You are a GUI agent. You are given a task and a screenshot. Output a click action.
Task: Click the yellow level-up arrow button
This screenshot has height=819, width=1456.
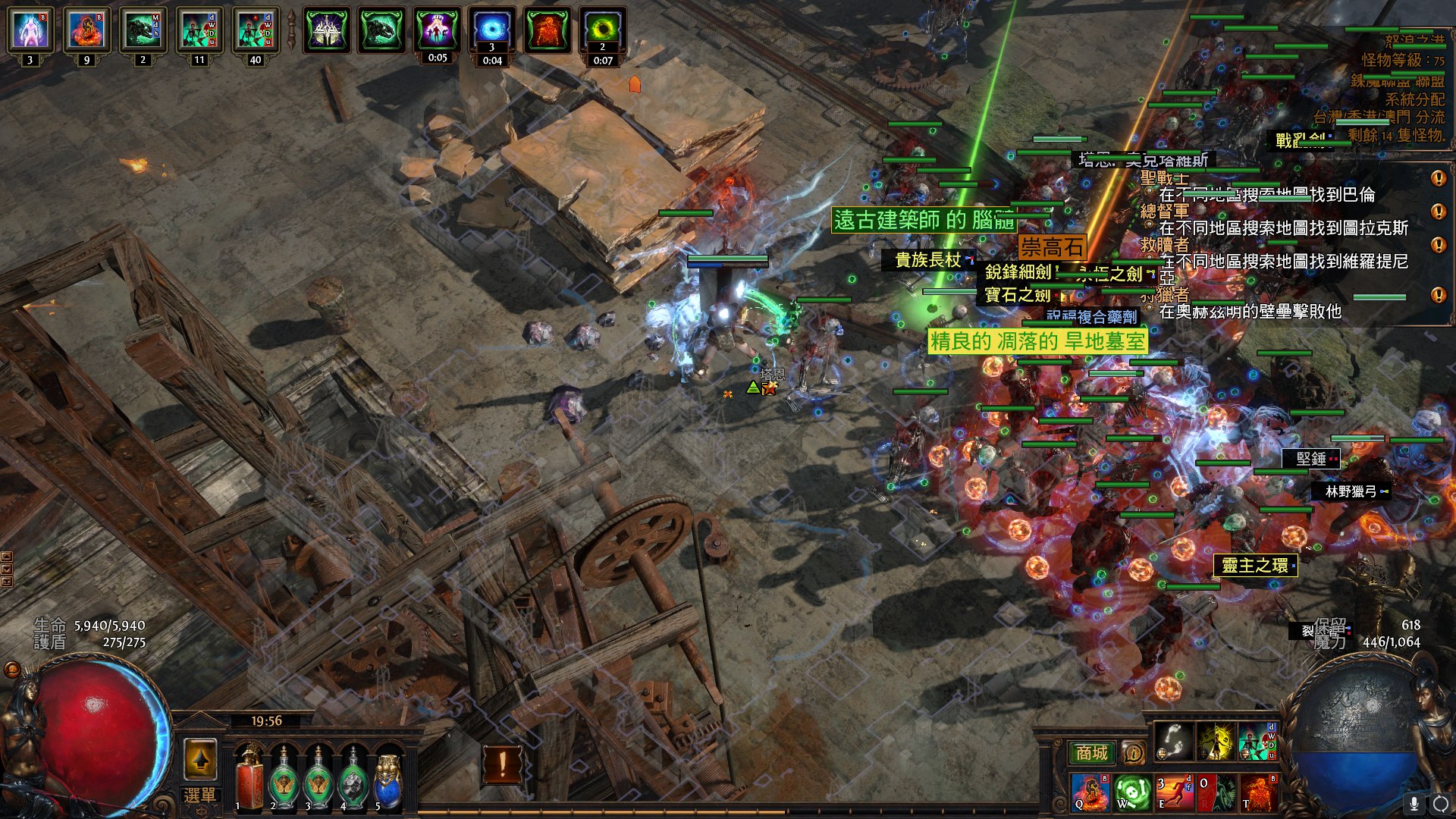coord(200,759)
